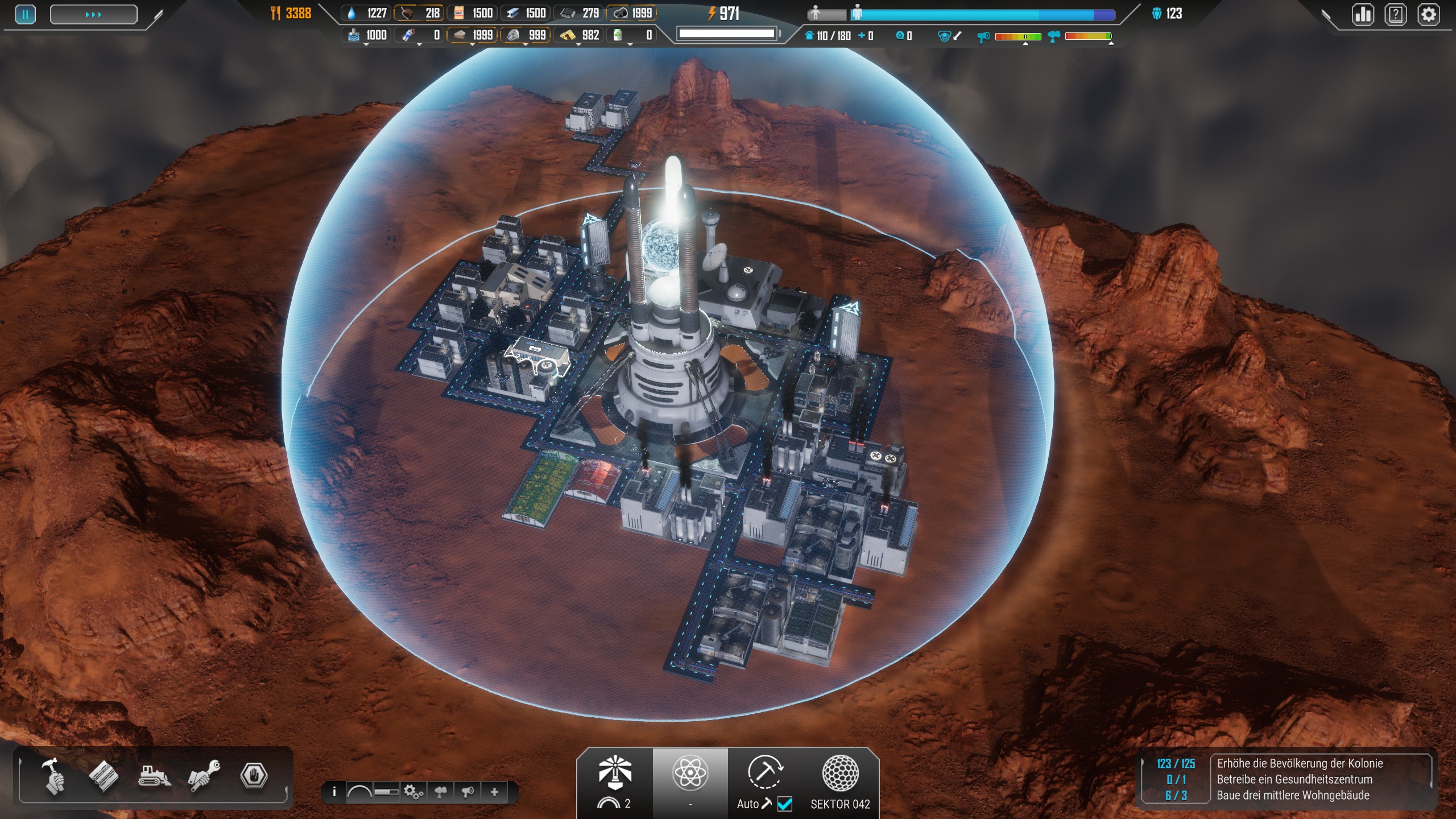Image resolution: width=1456 pixels, height=819 pixels.
Task: Open the build menu with hammer icon
Action: pos(54,776)
